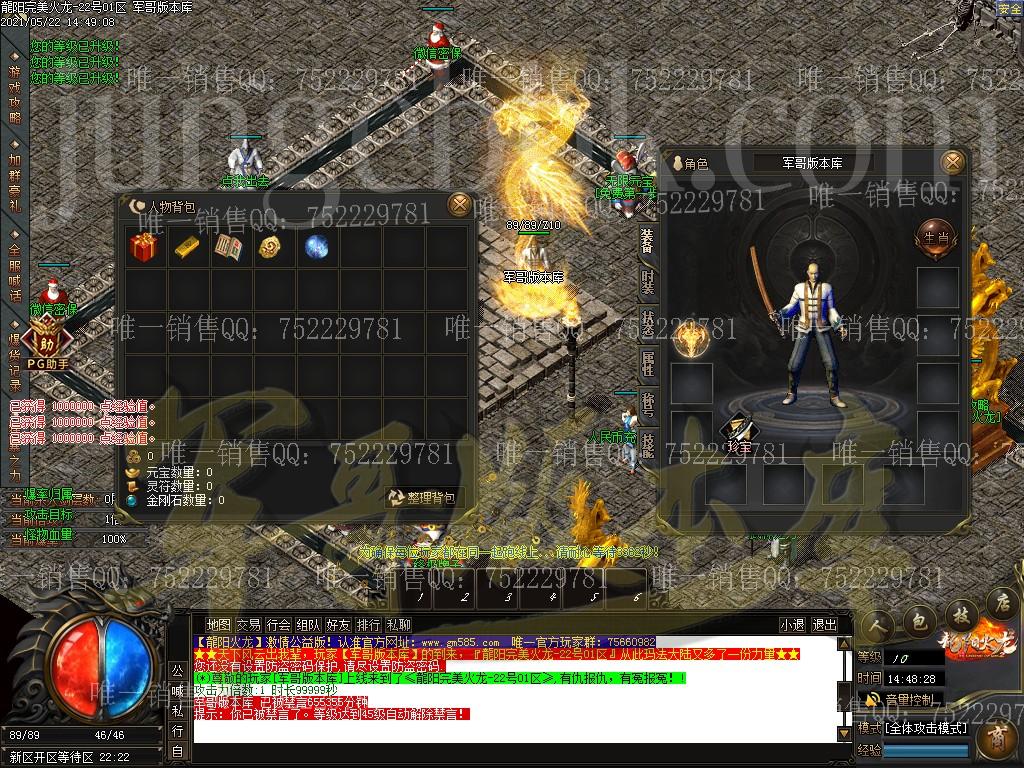Select the red gift box item

144,247
